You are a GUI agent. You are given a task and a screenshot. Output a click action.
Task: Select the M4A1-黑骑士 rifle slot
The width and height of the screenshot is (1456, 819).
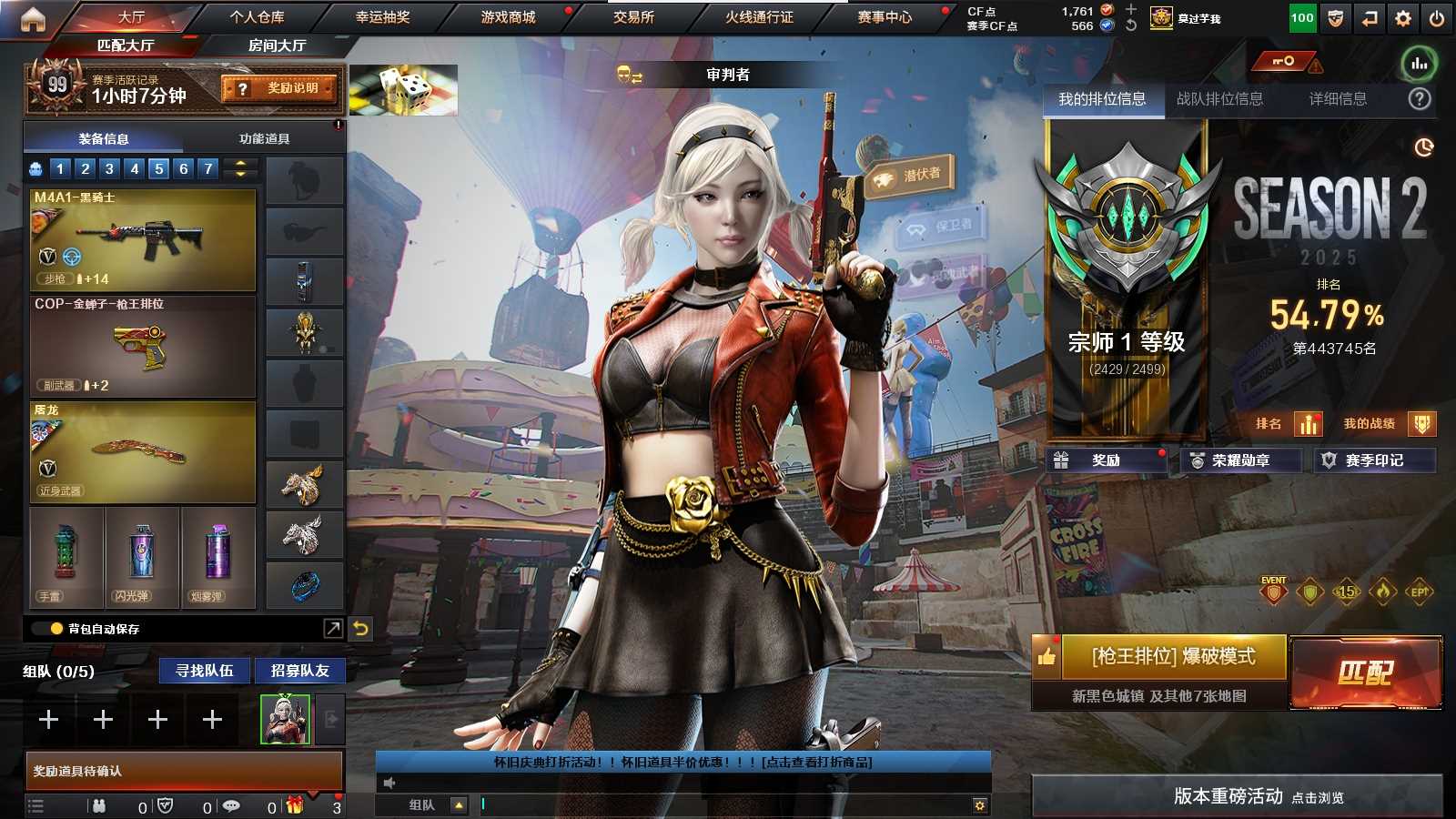[x=143, y=239]
